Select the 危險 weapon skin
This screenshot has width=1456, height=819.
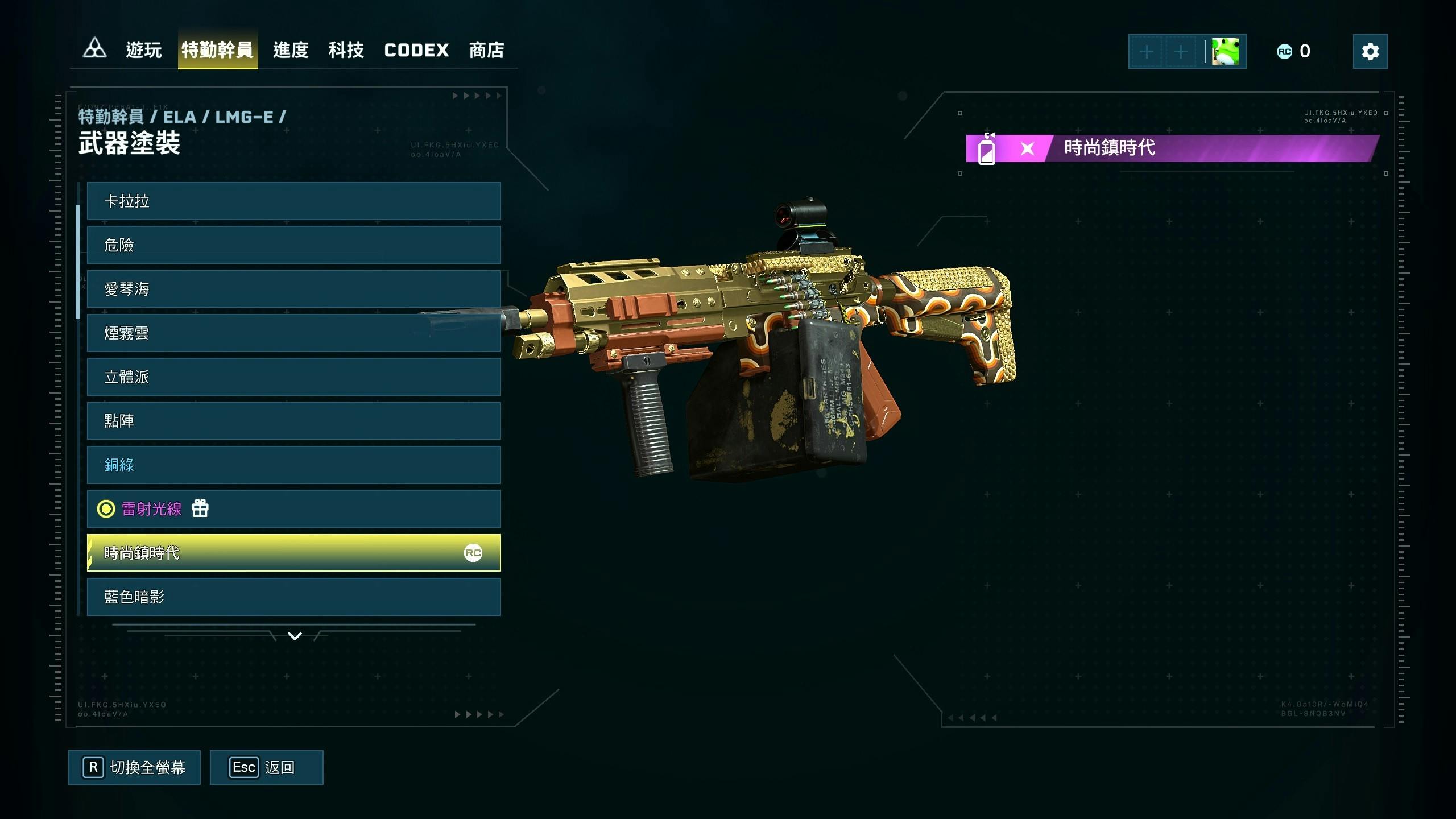click(x=293, y=245)
